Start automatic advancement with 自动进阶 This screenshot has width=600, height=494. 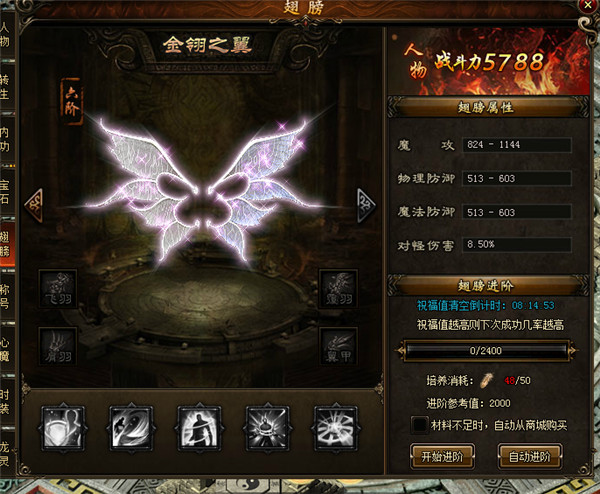(x=530, y=456)
